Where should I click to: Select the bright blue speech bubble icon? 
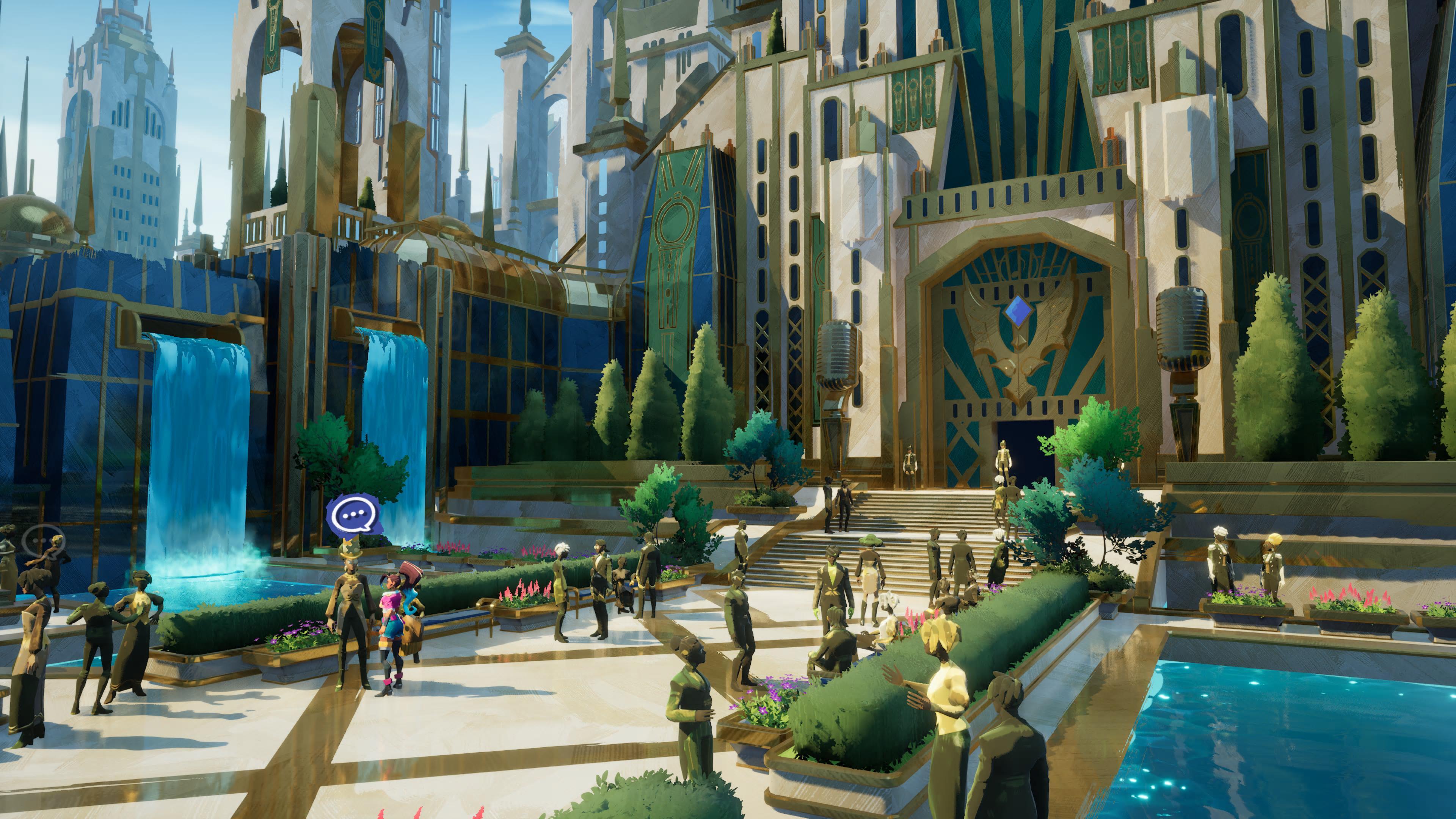tap(354, 515)
